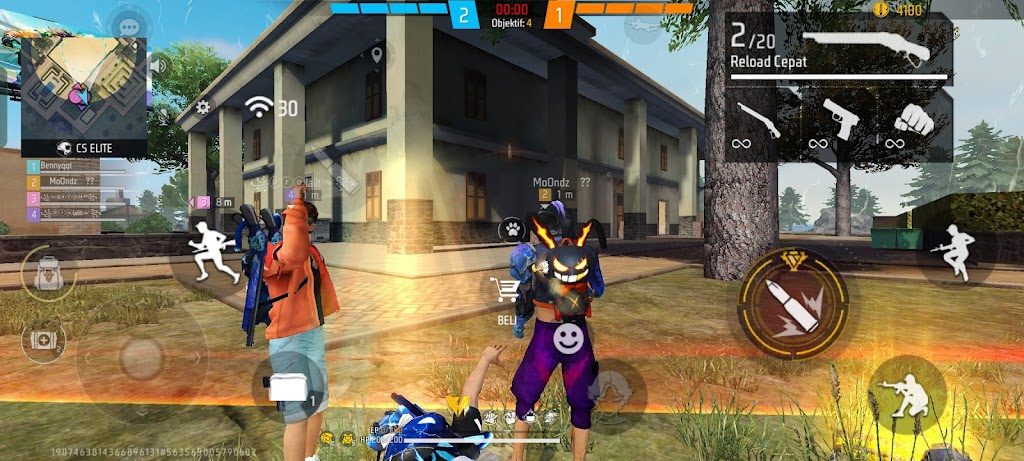Toggle the microphone voice icon

[x=163, y=116]
